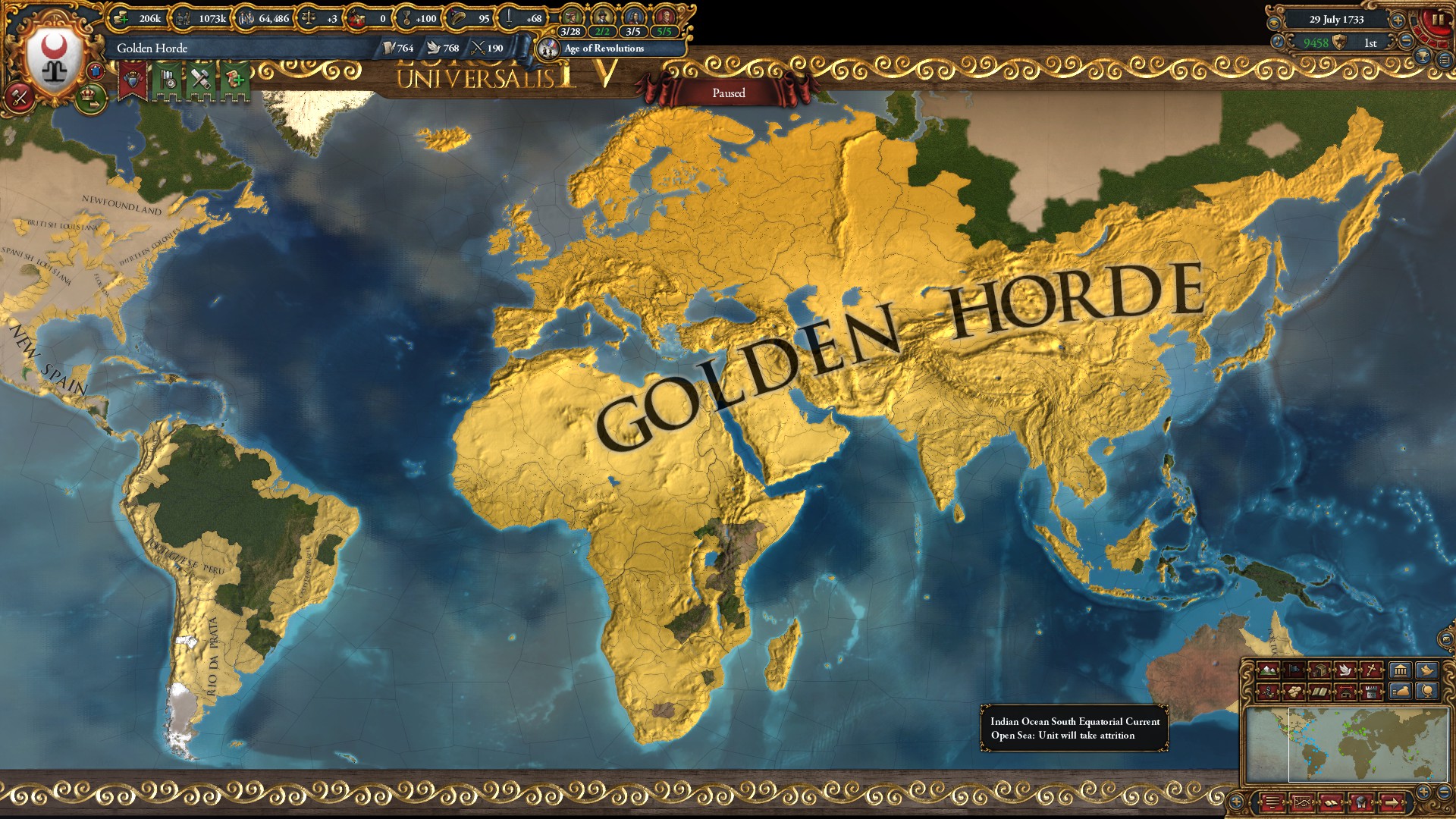
Task: Toggle the naval mapmode anchor icon
Action: point(1267,692)
